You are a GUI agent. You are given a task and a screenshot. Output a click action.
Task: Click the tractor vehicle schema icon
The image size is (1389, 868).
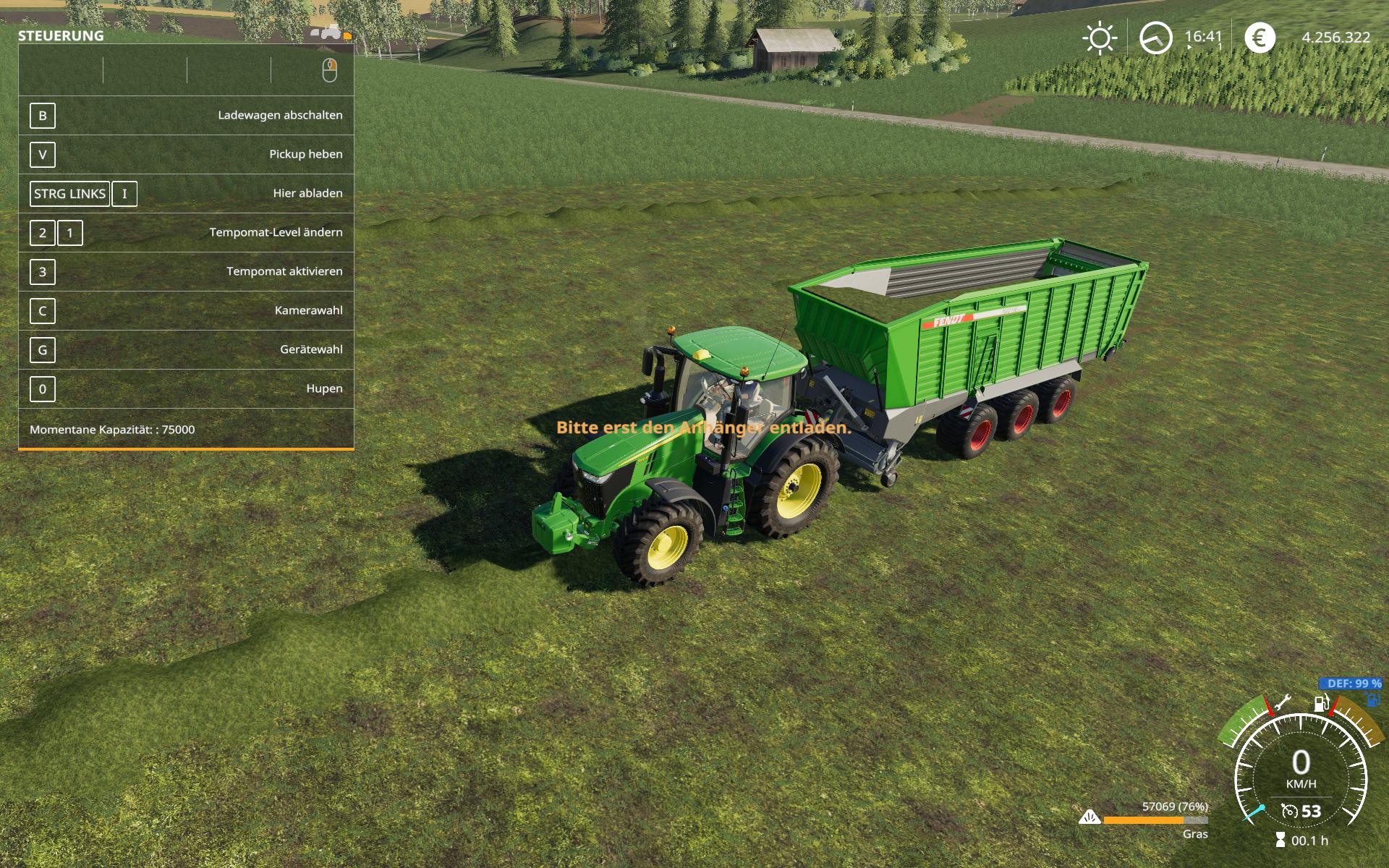[331, 32]
